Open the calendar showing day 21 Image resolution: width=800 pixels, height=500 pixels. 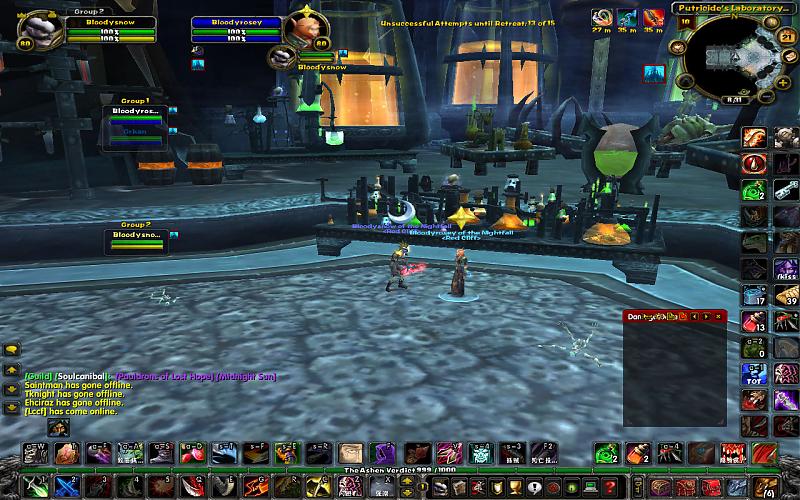(x=785, y=37)
